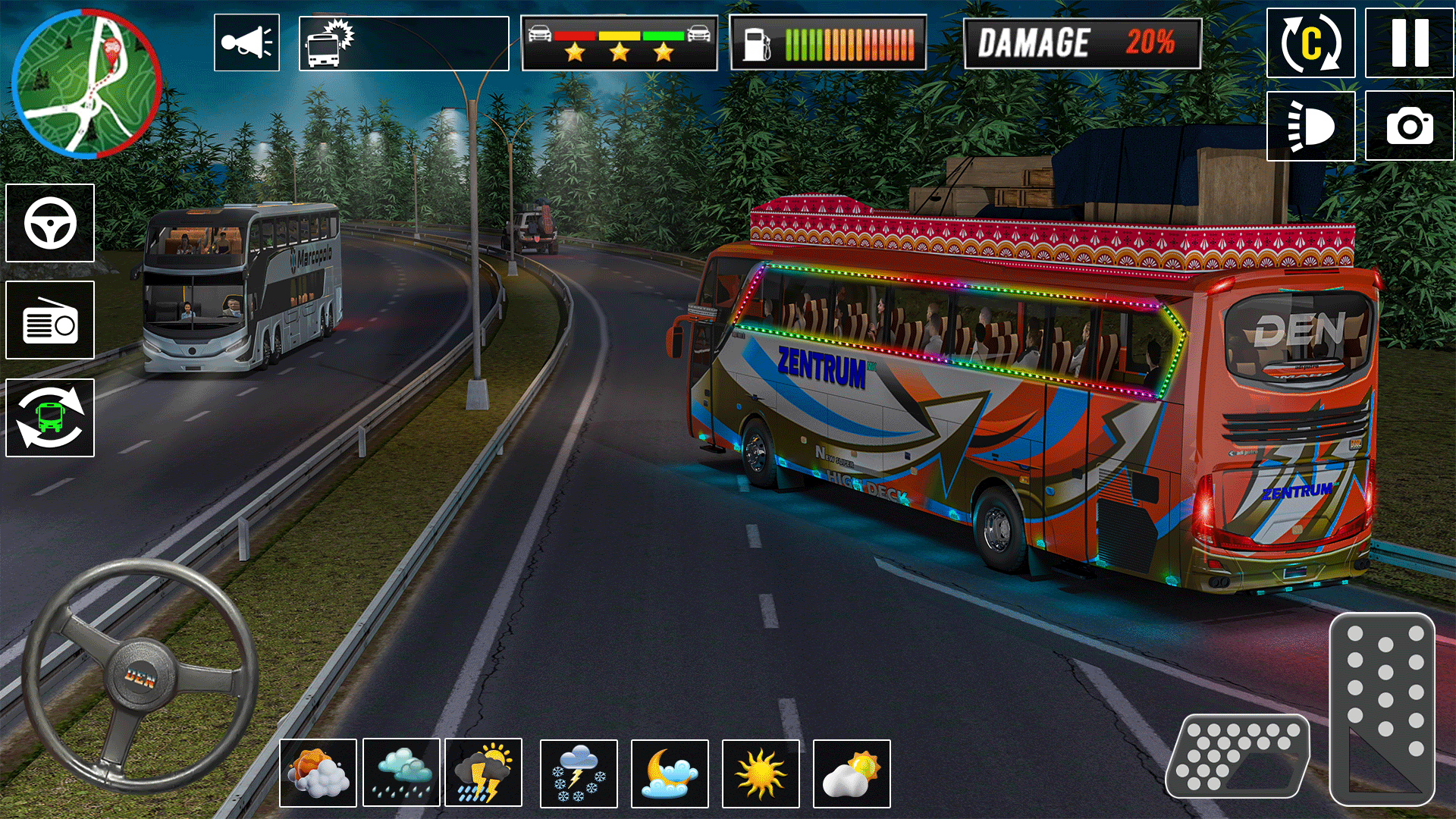The image size is (1456, 819).
Task: Rotate the camera view with the C button
Action: pyautogui.click(x=1311, y=42)
